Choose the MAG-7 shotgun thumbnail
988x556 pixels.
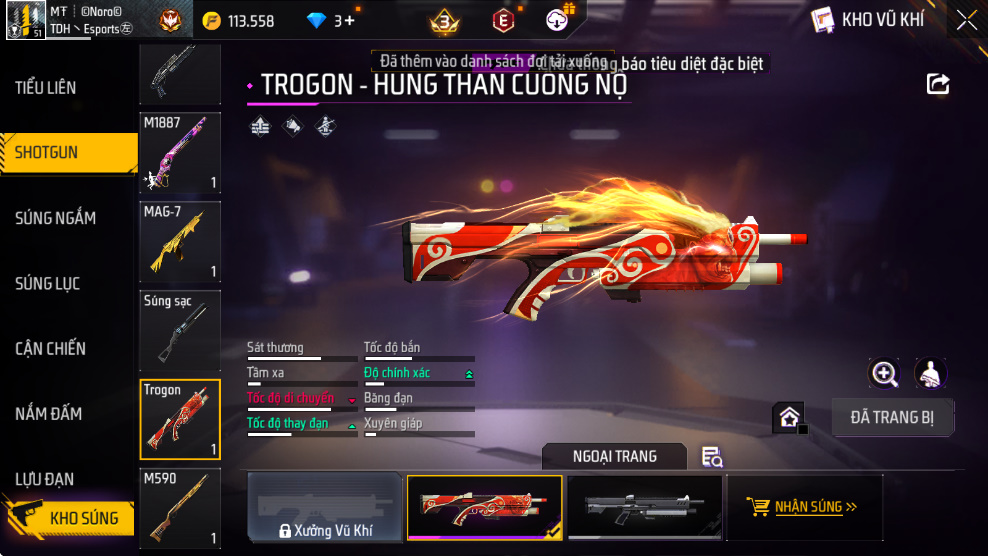180,241
